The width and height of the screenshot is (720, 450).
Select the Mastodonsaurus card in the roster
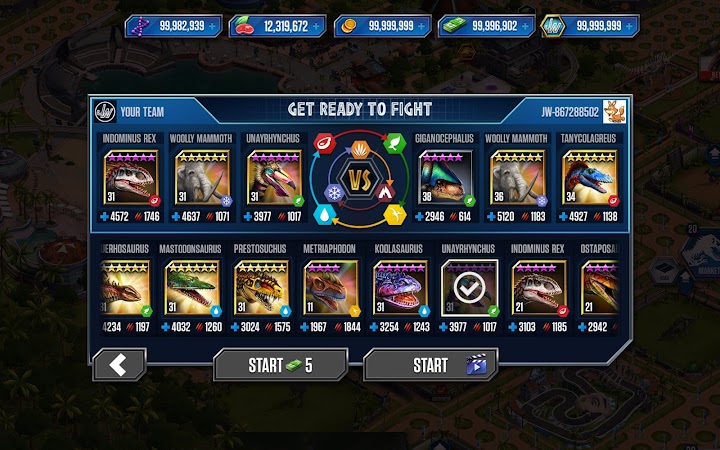(192, 288)
